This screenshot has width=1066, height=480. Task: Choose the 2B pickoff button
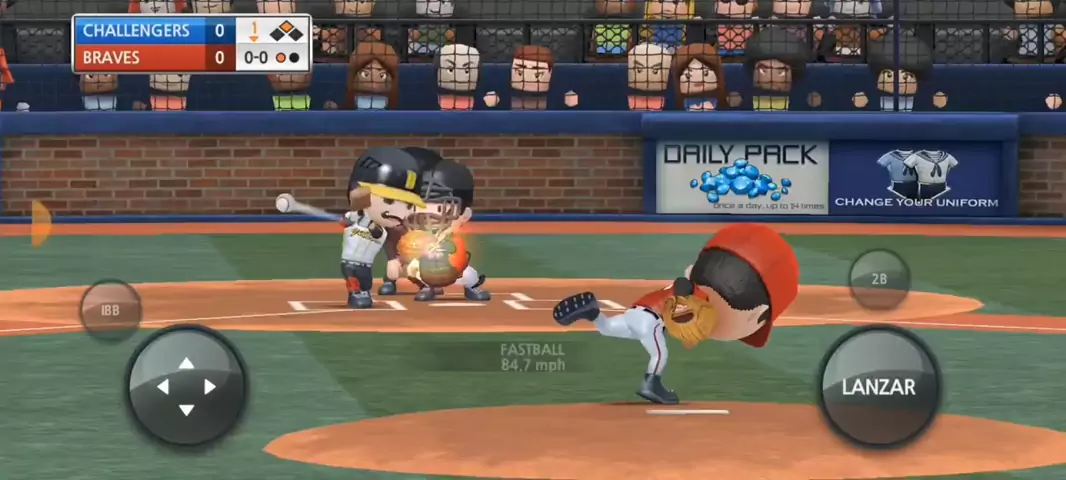[x=879, y=279]
